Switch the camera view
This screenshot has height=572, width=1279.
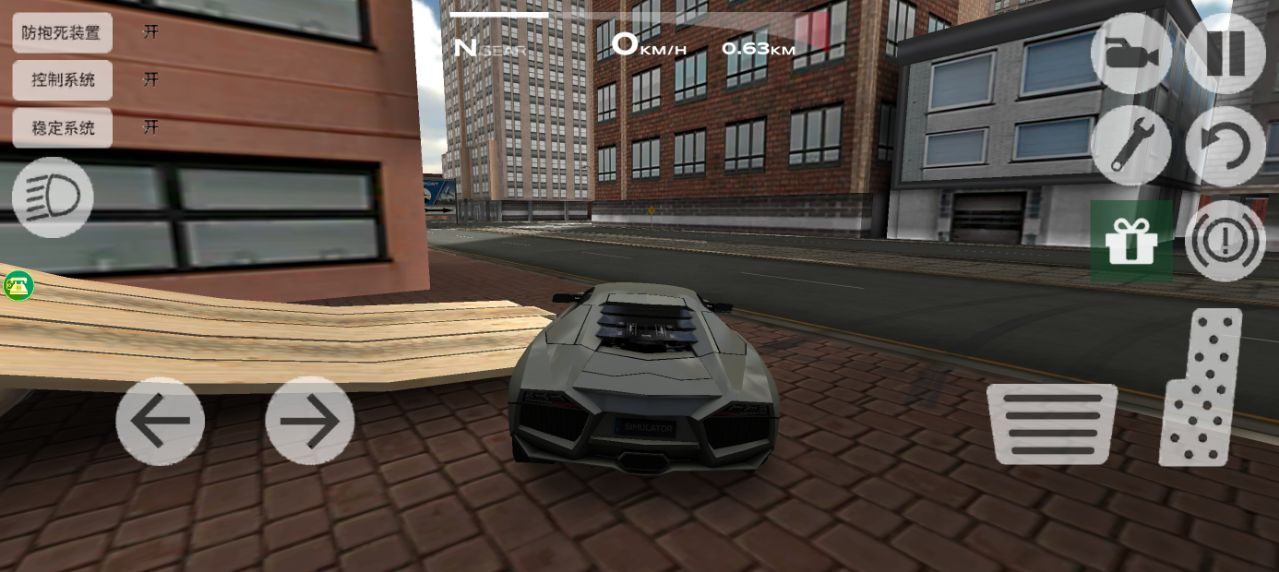click(x=1131, y=53)
